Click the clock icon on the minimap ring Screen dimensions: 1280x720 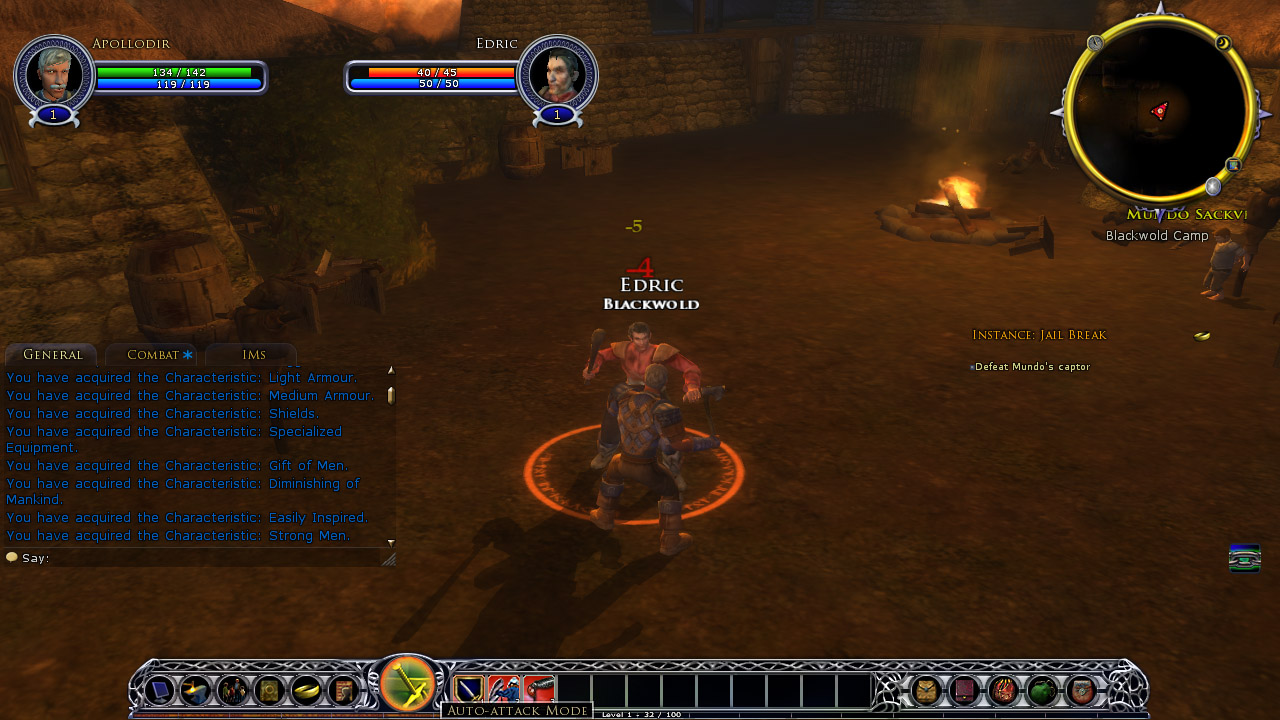[x=1095, y=43]
